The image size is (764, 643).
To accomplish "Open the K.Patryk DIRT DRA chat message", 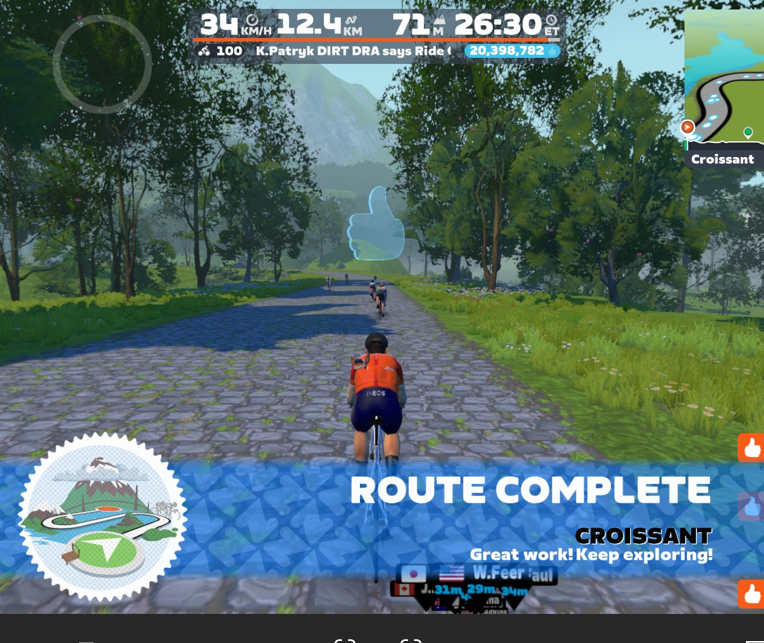I will click(x=353, y=51).
